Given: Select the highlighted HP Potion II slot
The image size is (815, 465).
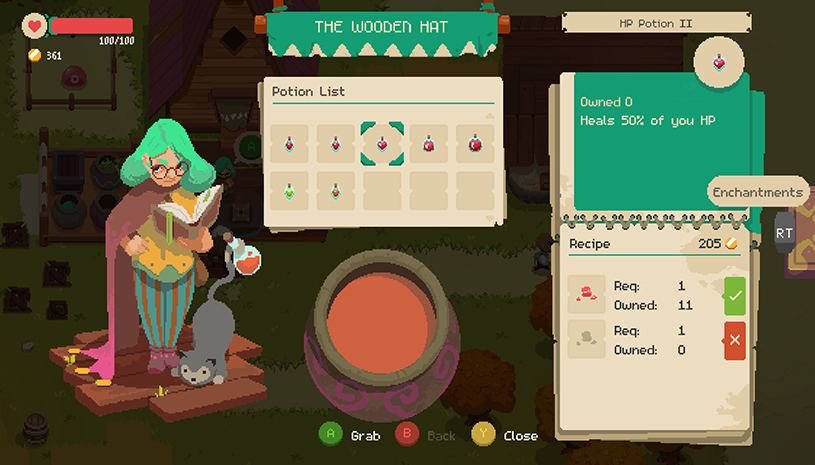Looking at the screenshot, I should click(382, 144).
